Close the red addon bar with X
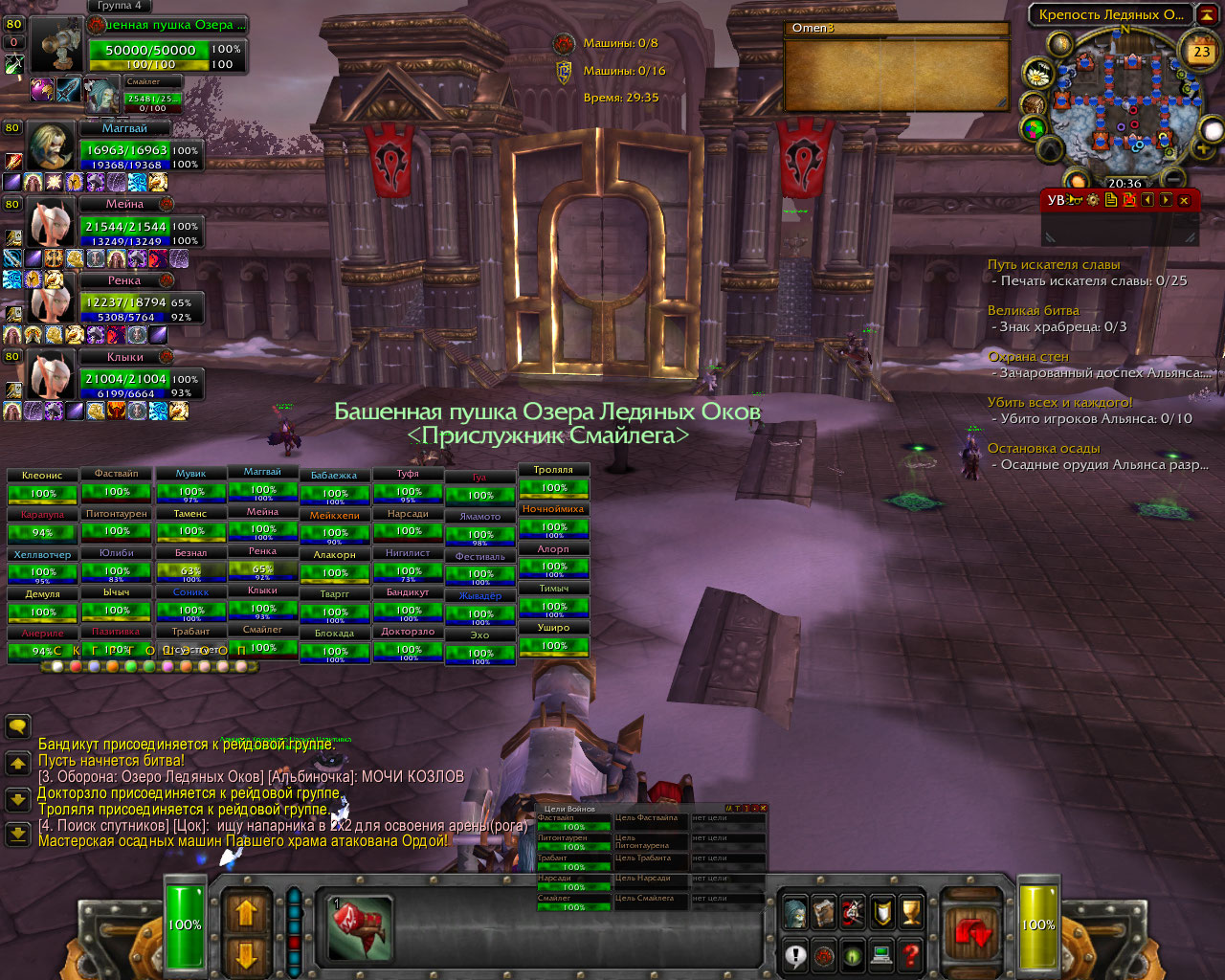1225x980 pixels. [x=1185, y=200]
